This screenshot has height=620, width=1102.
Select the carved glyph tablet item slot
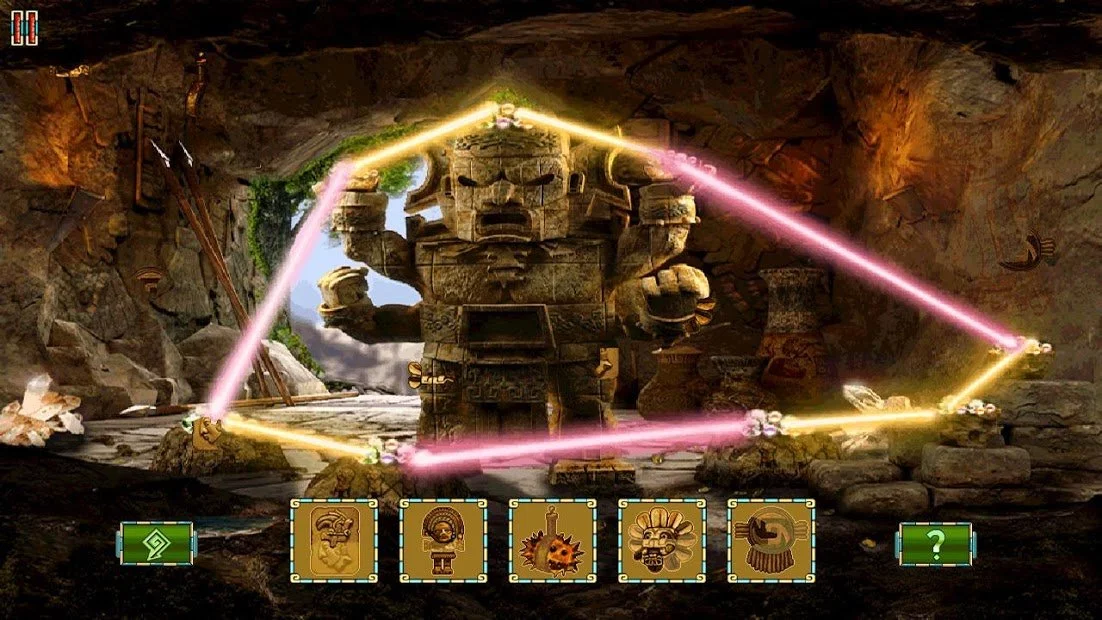334,541
